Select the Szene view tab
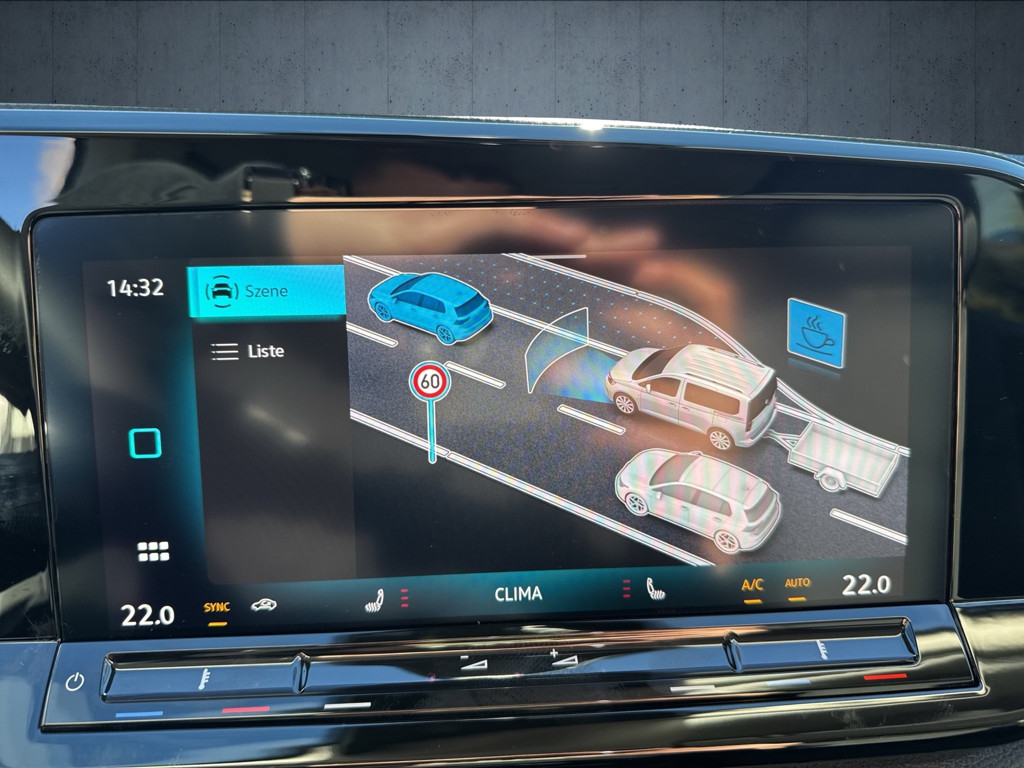This screenshot has height=768, width=1024. 265,291
